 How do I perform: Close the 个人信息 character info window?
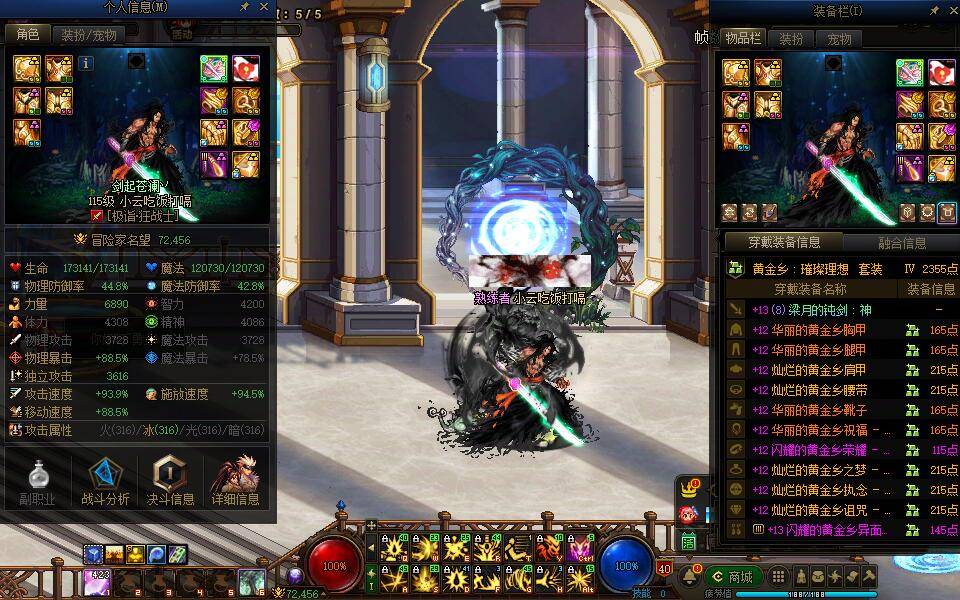pos(262,8)
